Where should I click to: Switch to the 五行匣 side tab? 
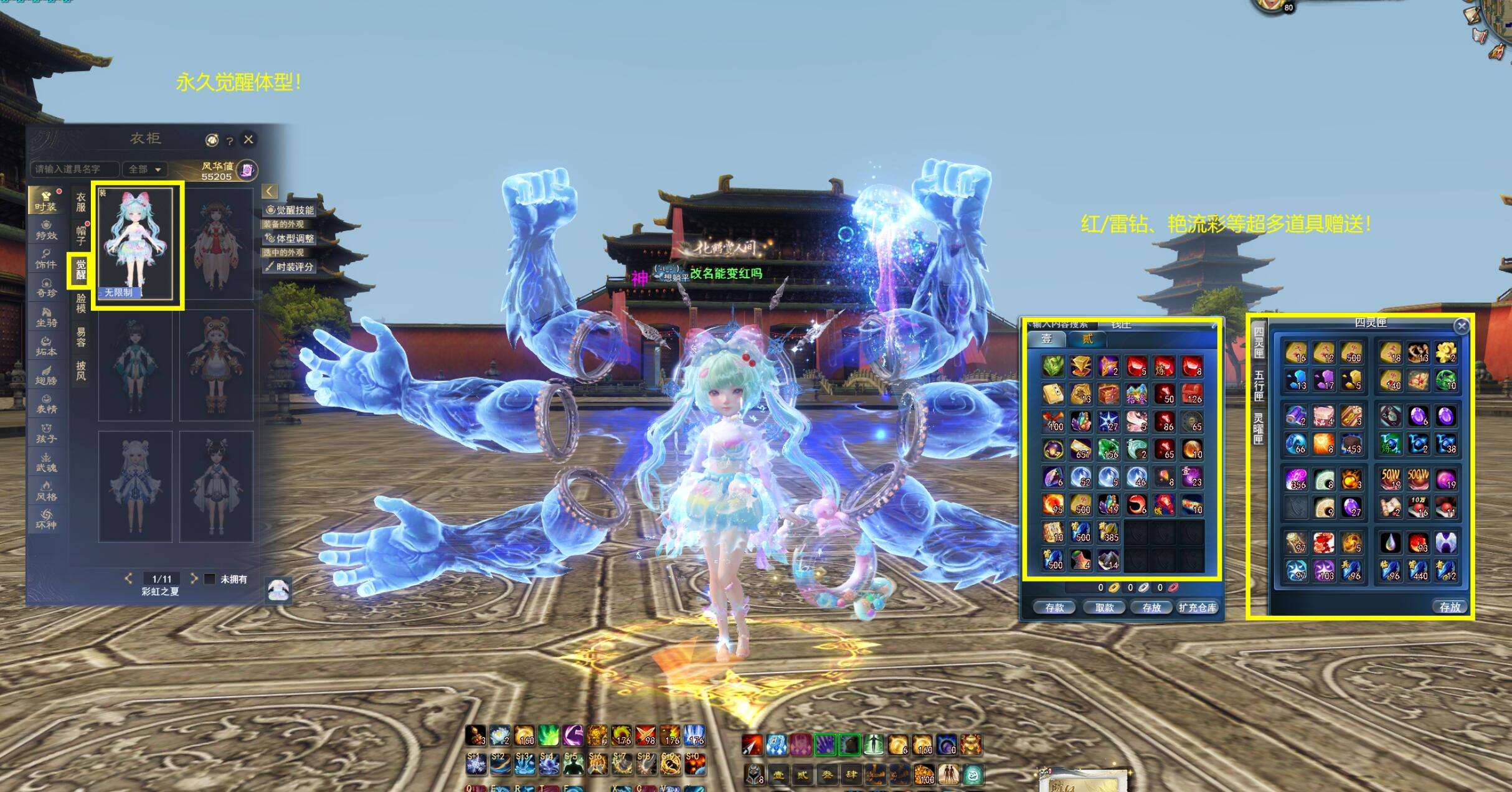(x=1259, y=385)
